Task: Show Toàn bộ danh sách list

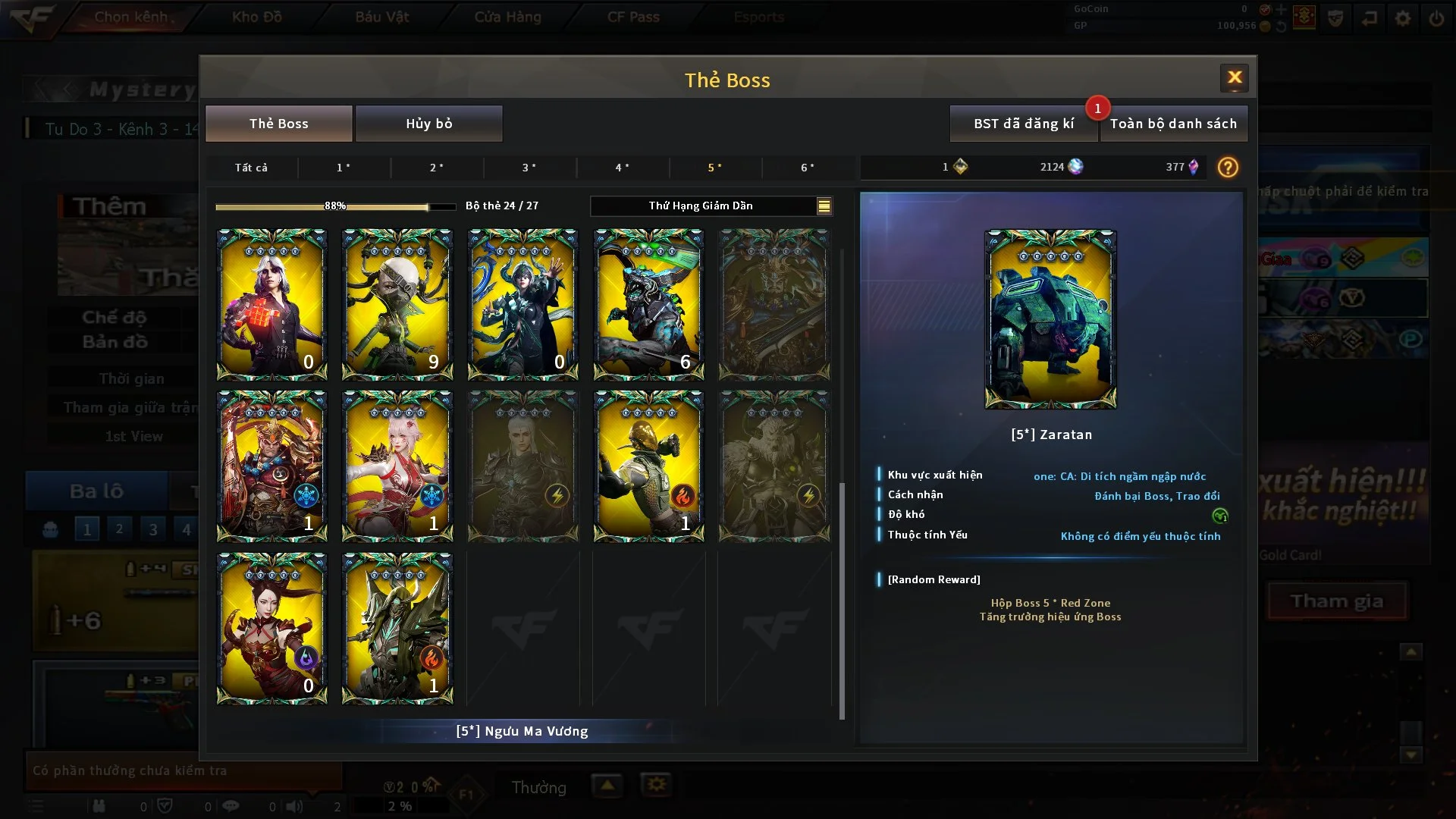Action: tap(1173, 124)
